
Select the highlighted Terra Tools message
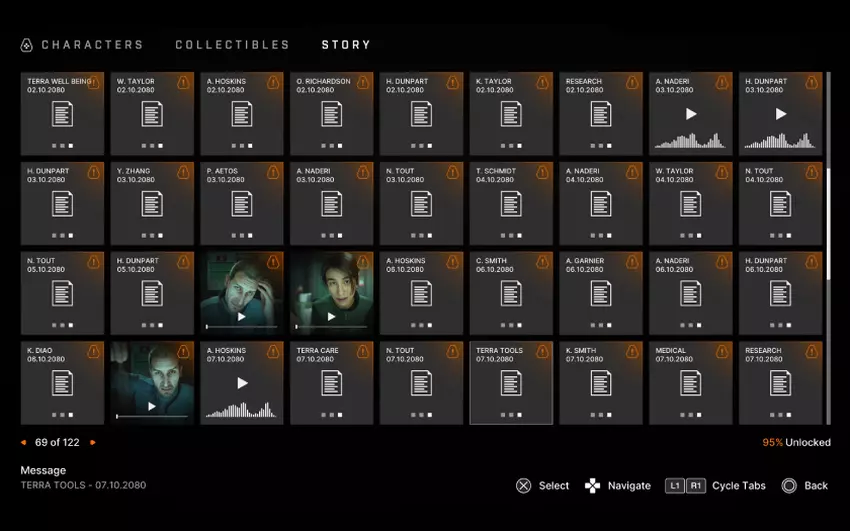tap(511, 383)
